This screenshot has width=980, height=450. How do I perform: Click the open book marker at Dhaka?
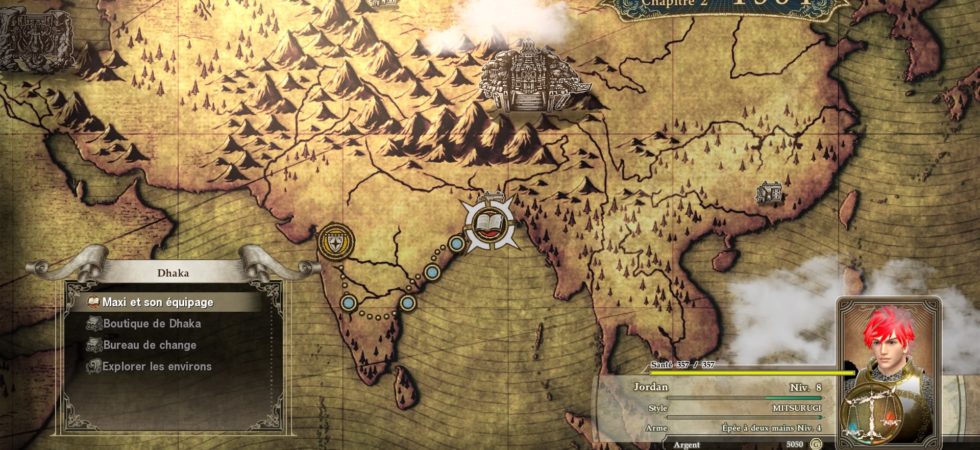coord(489,224)
